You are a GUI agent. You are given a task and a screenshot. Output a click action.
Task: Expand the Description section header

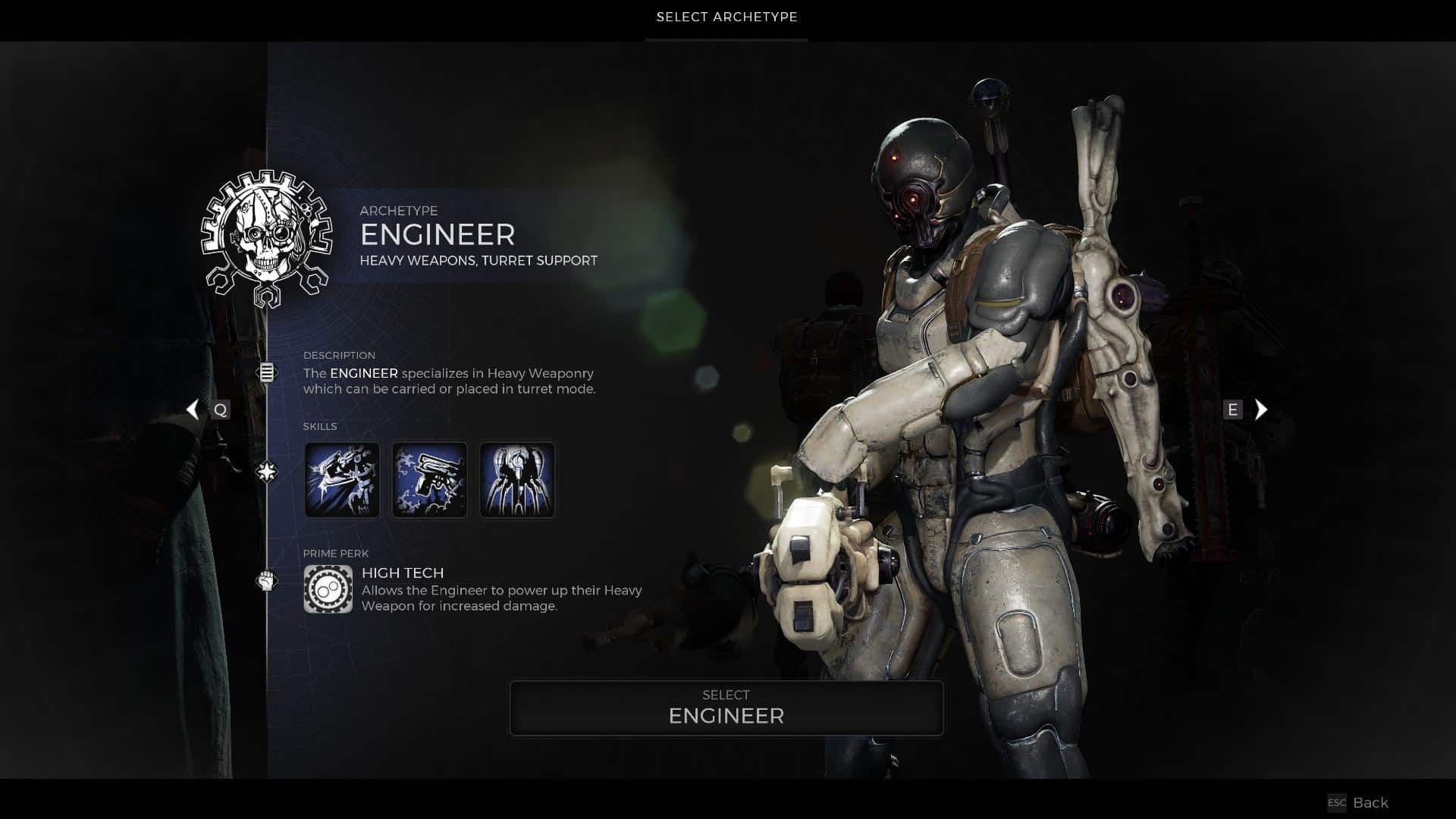(x=339, y=355)
